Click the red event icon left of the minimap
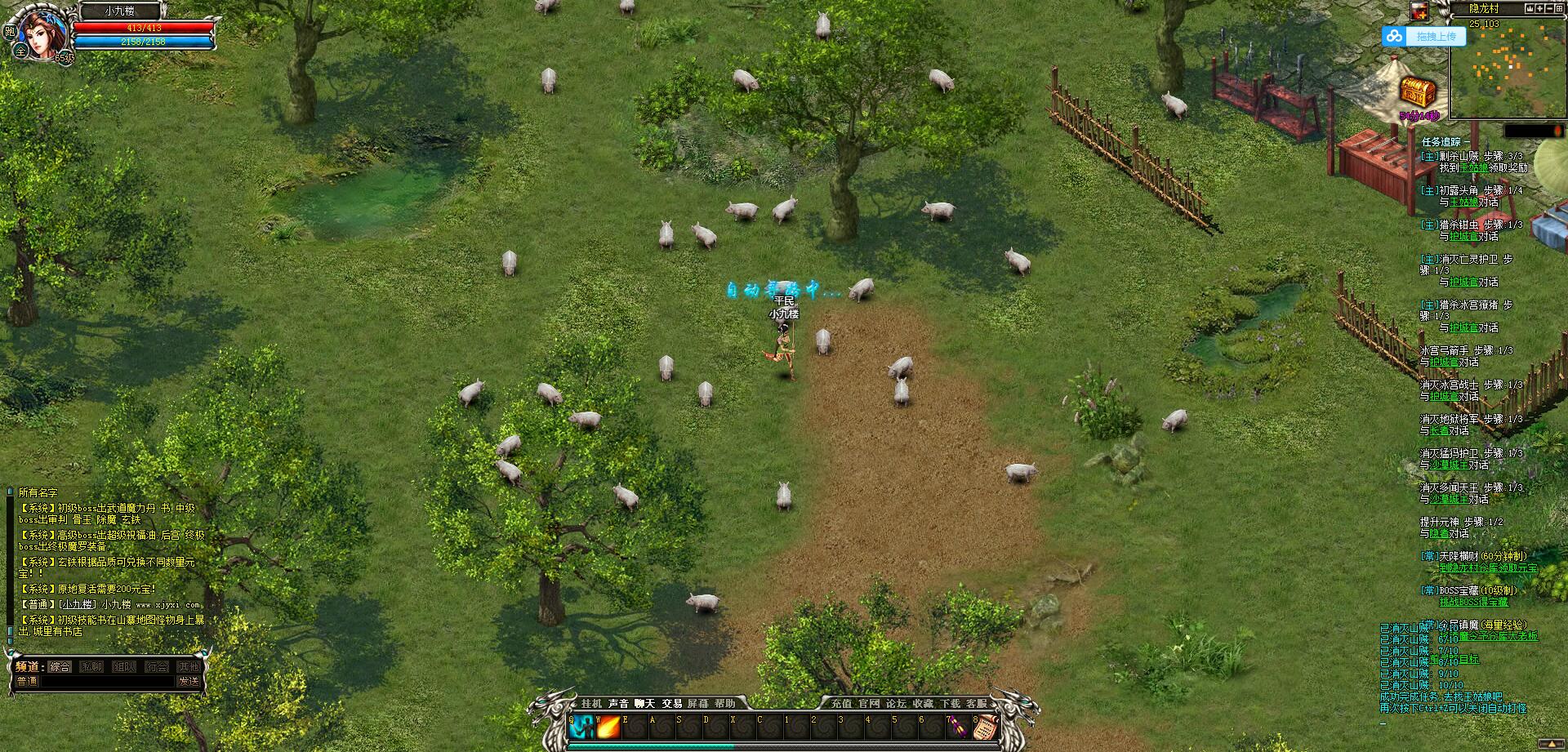Screen dimensions: 1568x752 [1418, 11]
